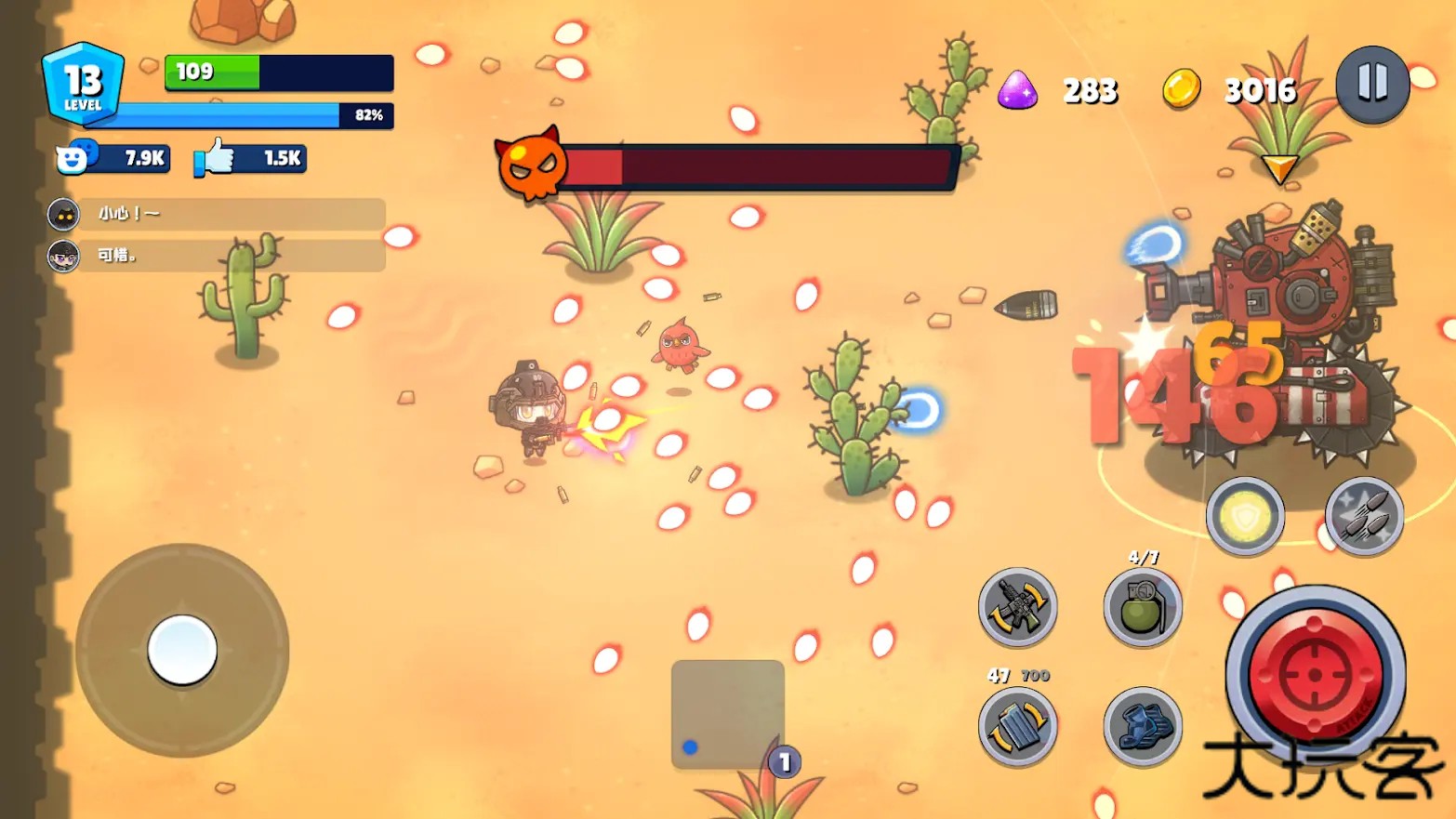Pause the game
Screen dimensions: 1456x819
pos(1372,84)
